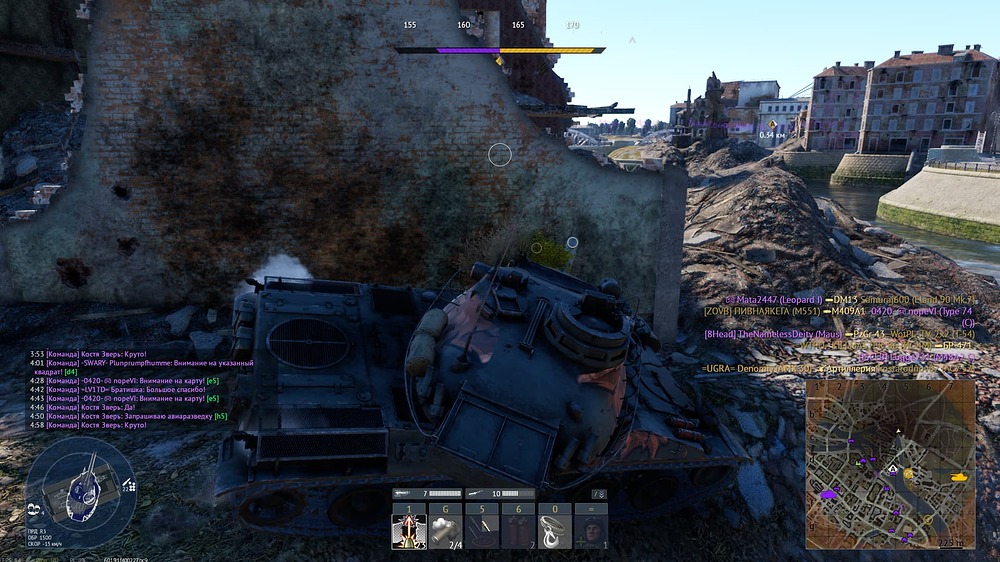Call the artillery strike slot

point(482,531)
